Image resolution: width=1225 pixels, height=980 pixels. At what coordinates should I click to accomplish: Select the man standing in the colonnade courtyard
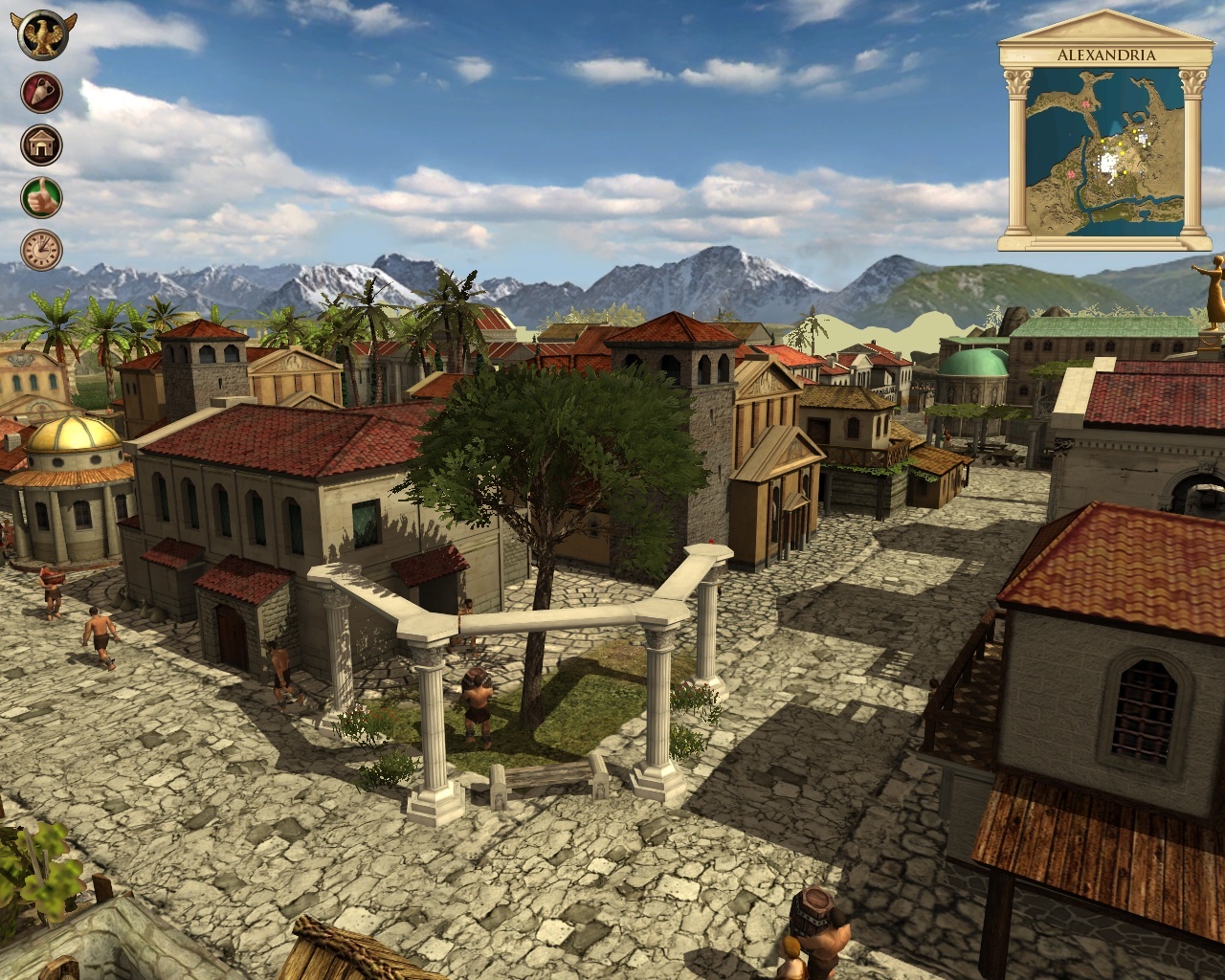point(474,703)
